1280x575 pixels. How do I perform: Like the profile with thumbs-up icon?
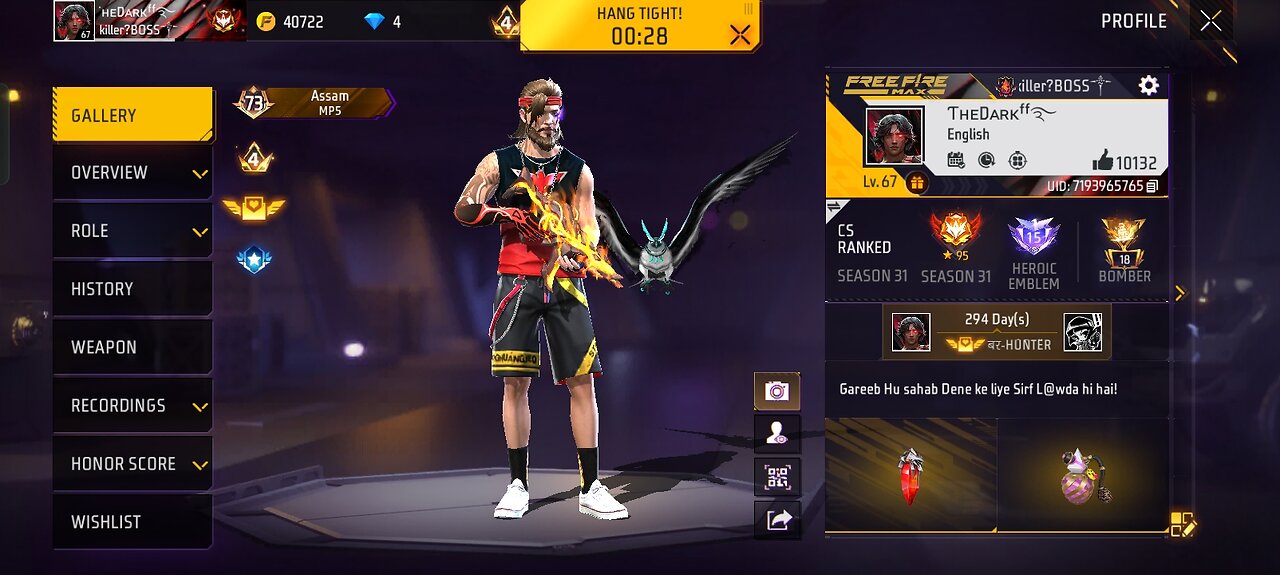pyautogui.click(x=1103, y=160)
